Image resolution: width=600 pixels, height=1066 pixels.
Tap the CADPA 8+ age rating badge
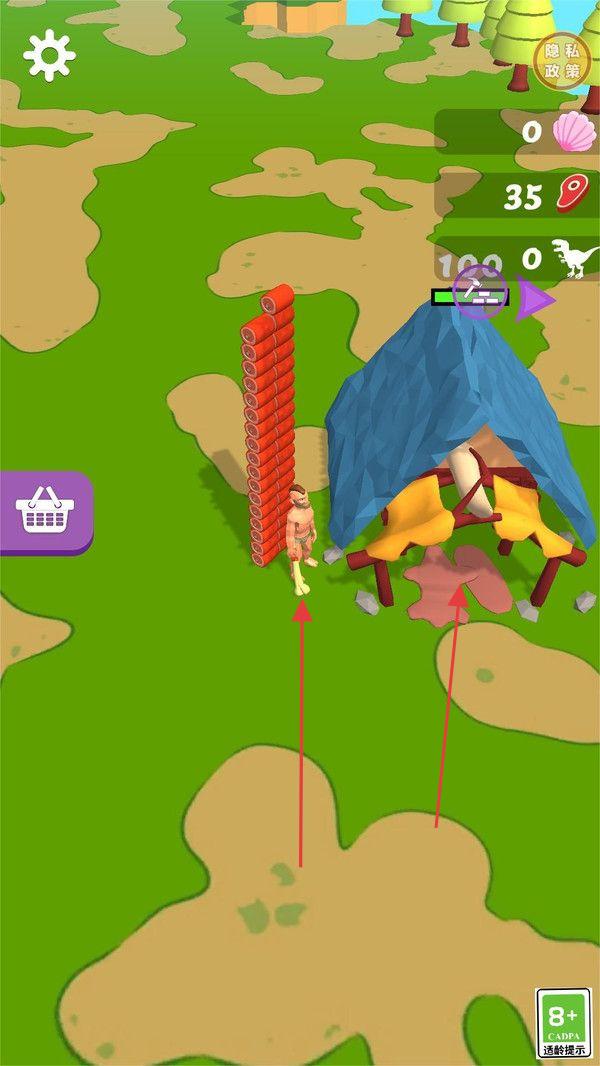pyautogui.click(x=563, y=1022)
